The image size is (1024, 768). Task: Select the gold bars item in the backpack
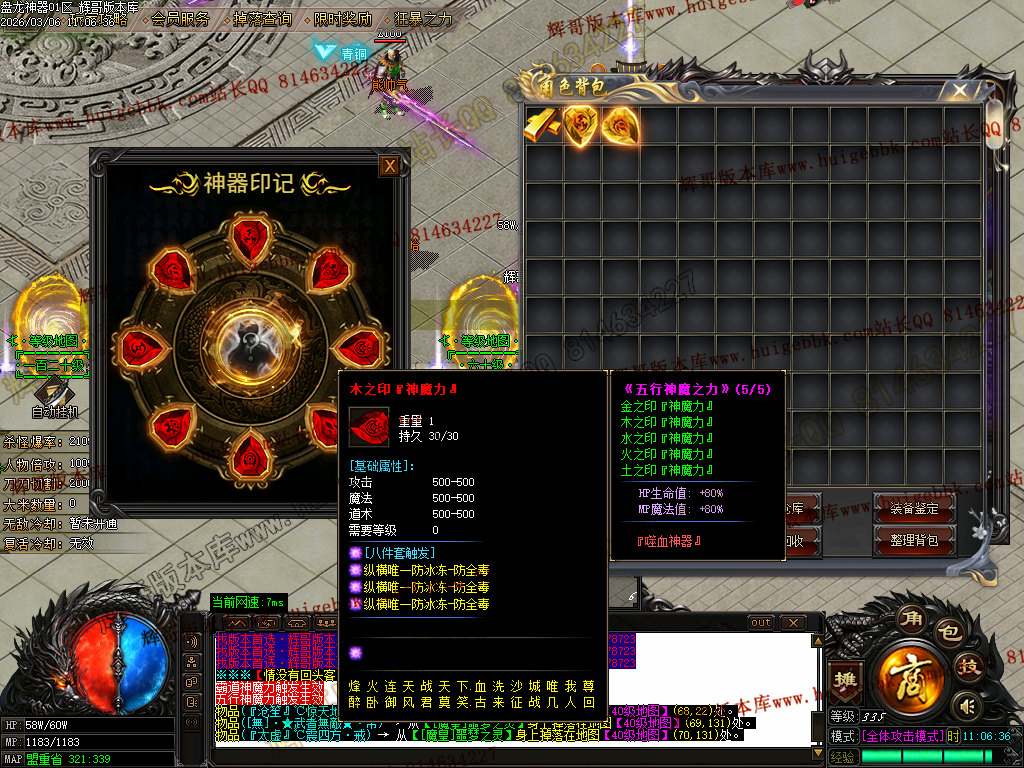543,125
